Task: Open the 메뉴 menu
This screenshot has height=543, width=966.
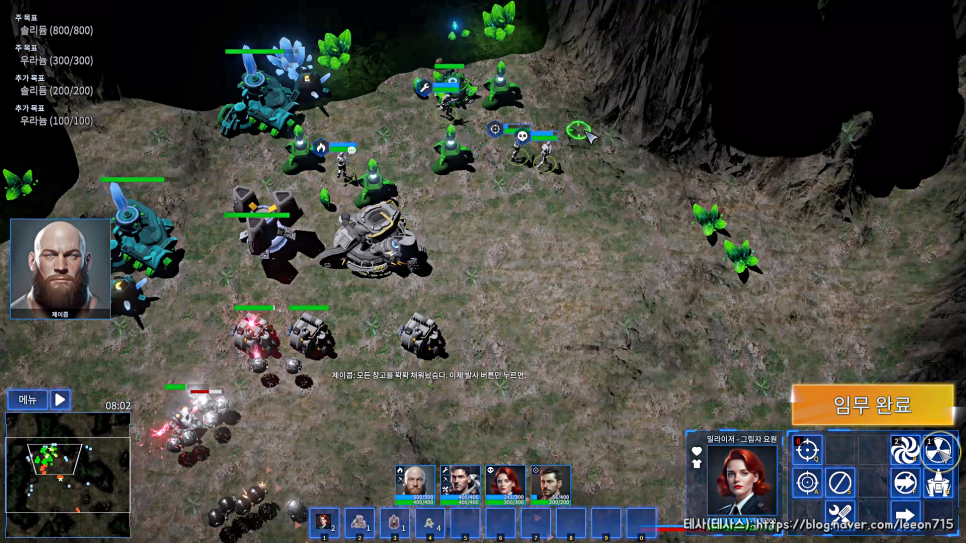Action: tap(28, 400)
